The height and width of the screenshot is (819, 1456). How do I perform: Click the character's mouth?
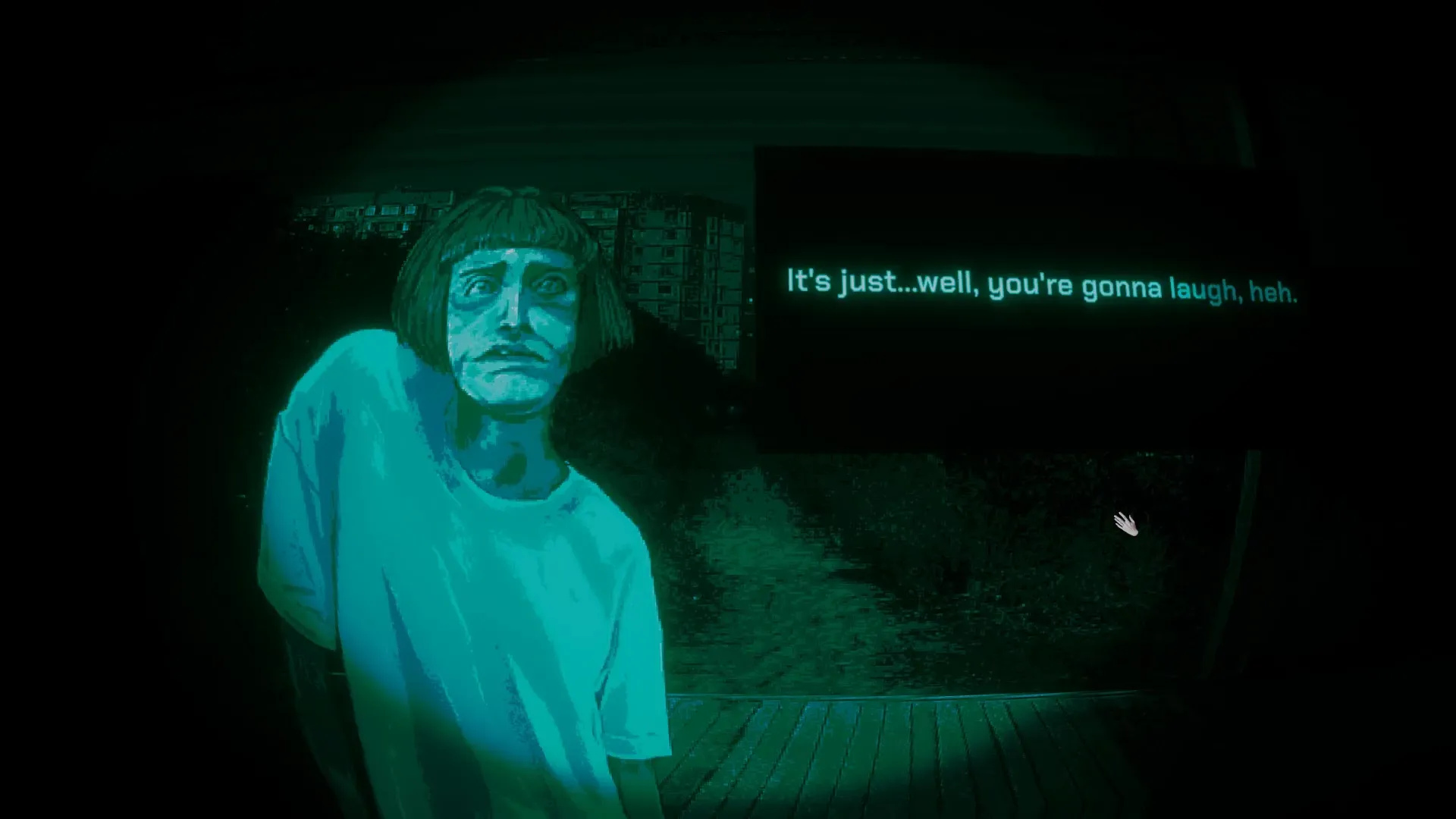pos(513,358)
